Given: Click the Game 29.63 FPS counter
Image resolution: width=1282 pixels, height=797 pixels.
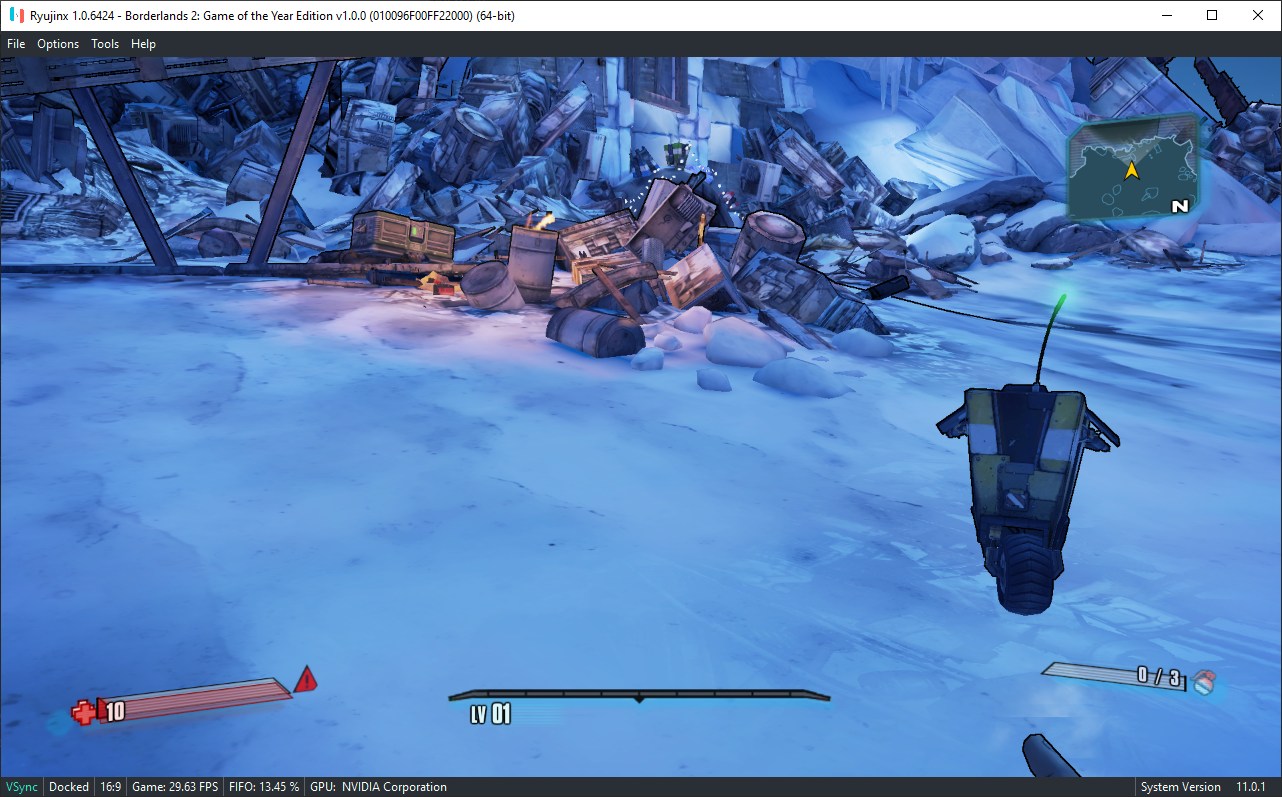Looking at the screenshot, I should 174,786.
